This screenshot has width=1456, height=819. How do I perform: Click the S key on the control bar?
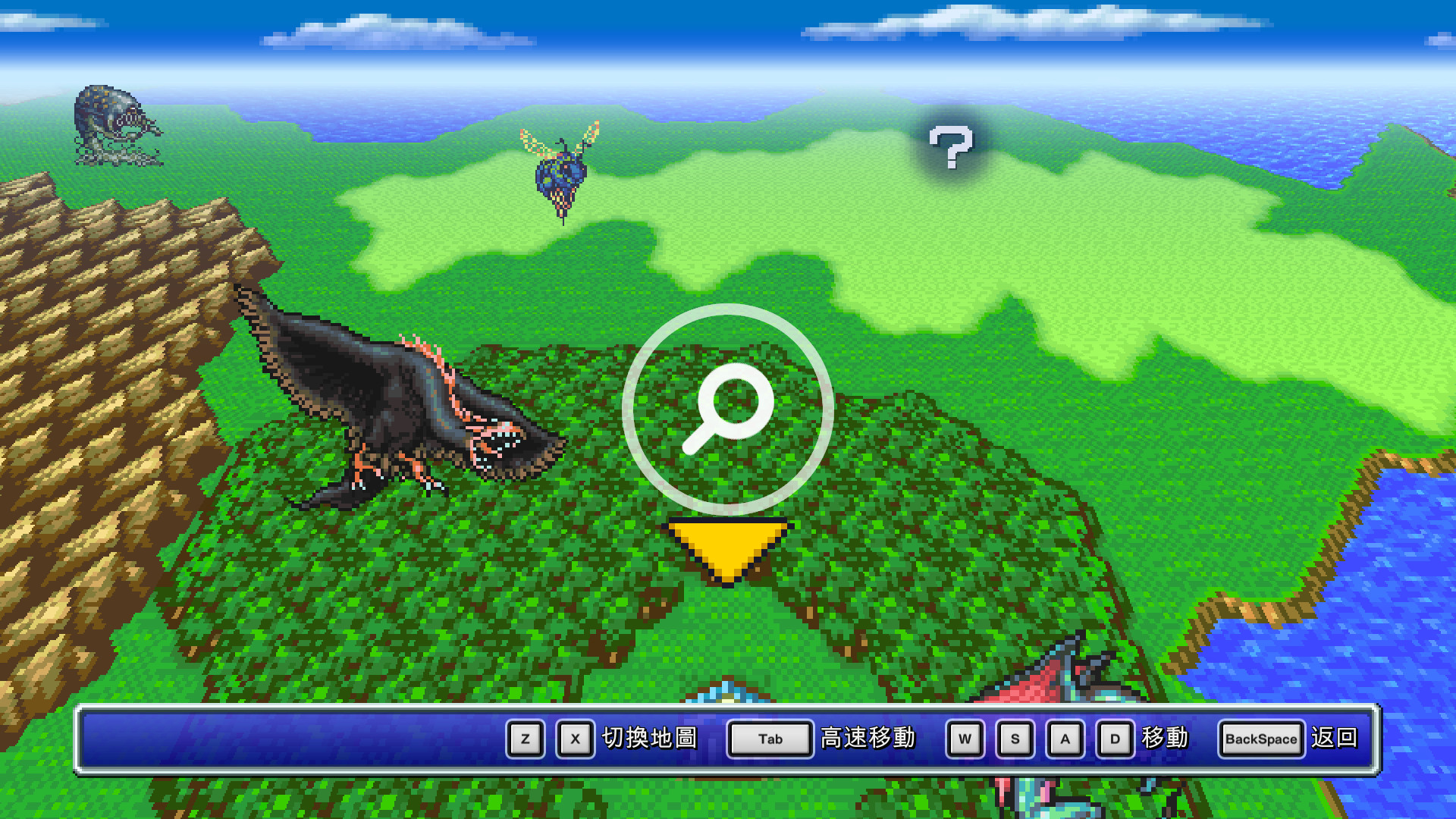tap(1015, 739)
